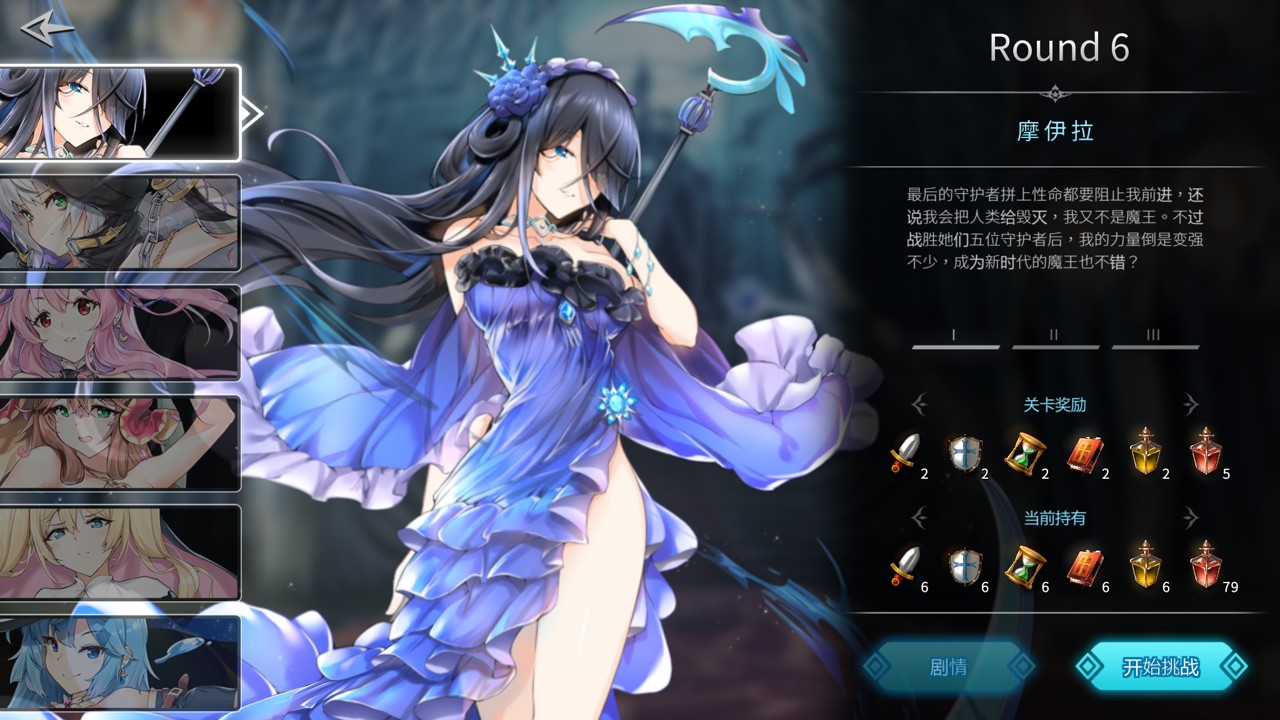Choose the blonde blue-eyed character portrait
Screen dimensions: 1280x720
pyautogui.click(x=120, y=552)
